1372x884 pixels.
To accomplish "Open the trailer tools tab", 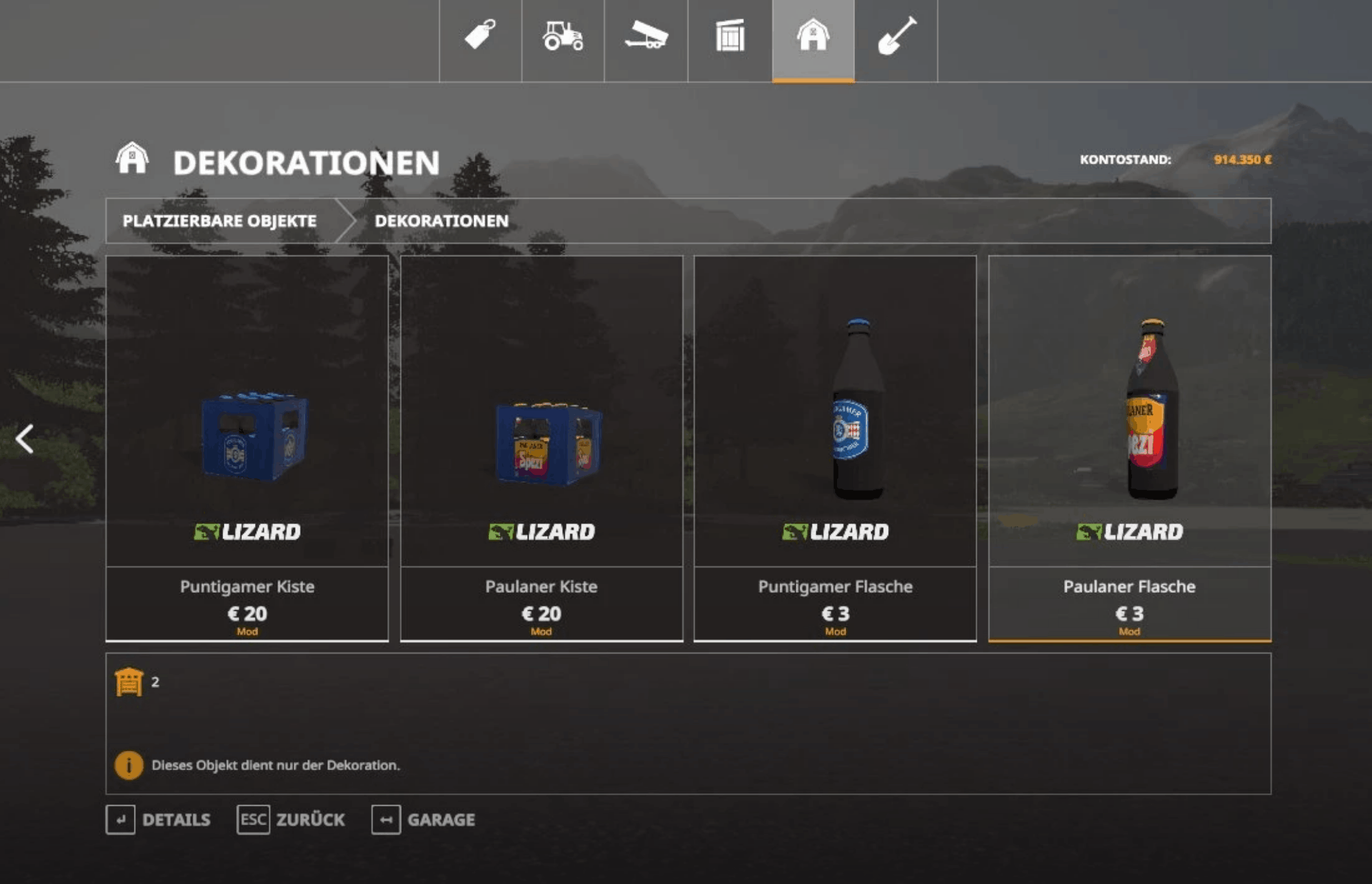I will [646, 36].
